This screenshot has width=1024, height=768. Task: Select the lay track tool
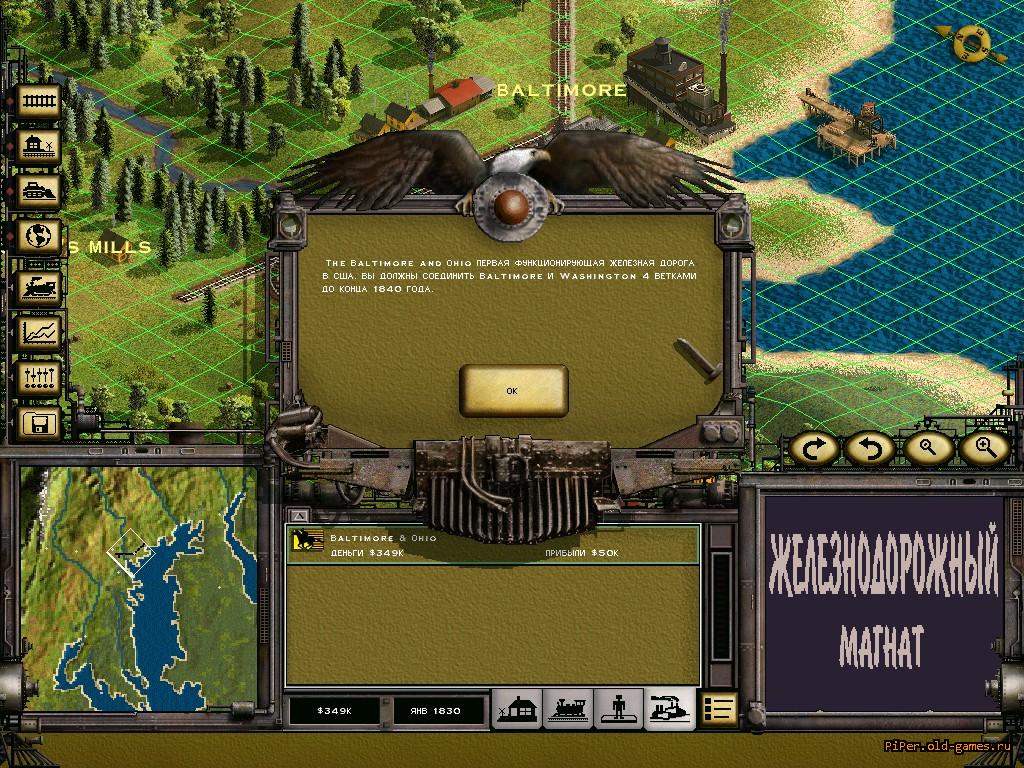[x=40, y=101]
